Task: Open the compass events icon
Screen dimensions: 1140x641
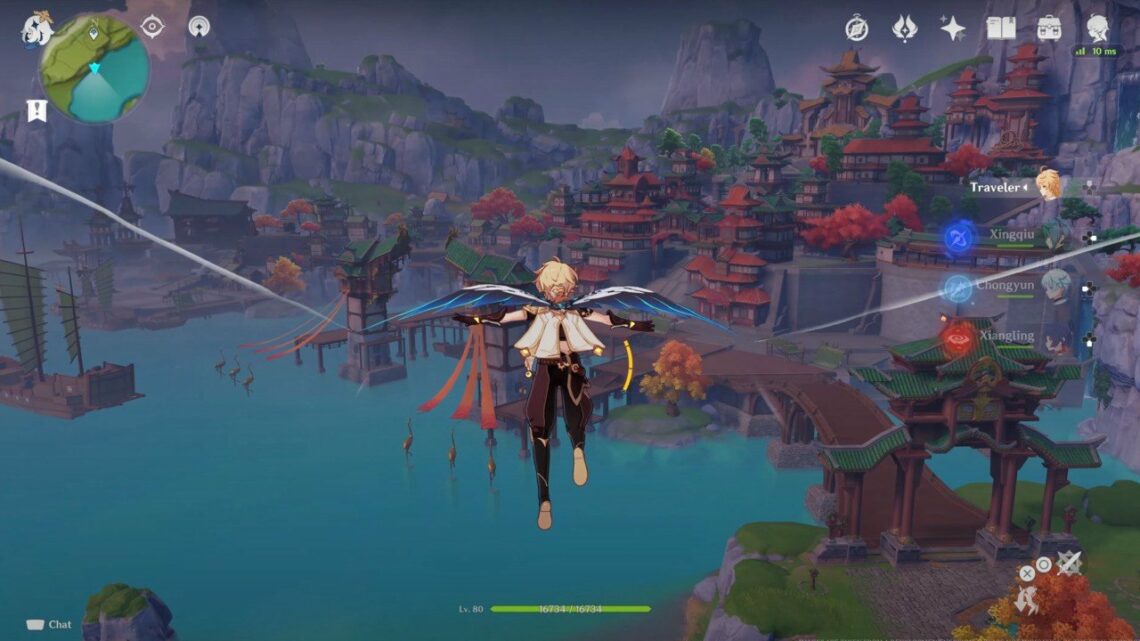Action: tap(856, 28)
